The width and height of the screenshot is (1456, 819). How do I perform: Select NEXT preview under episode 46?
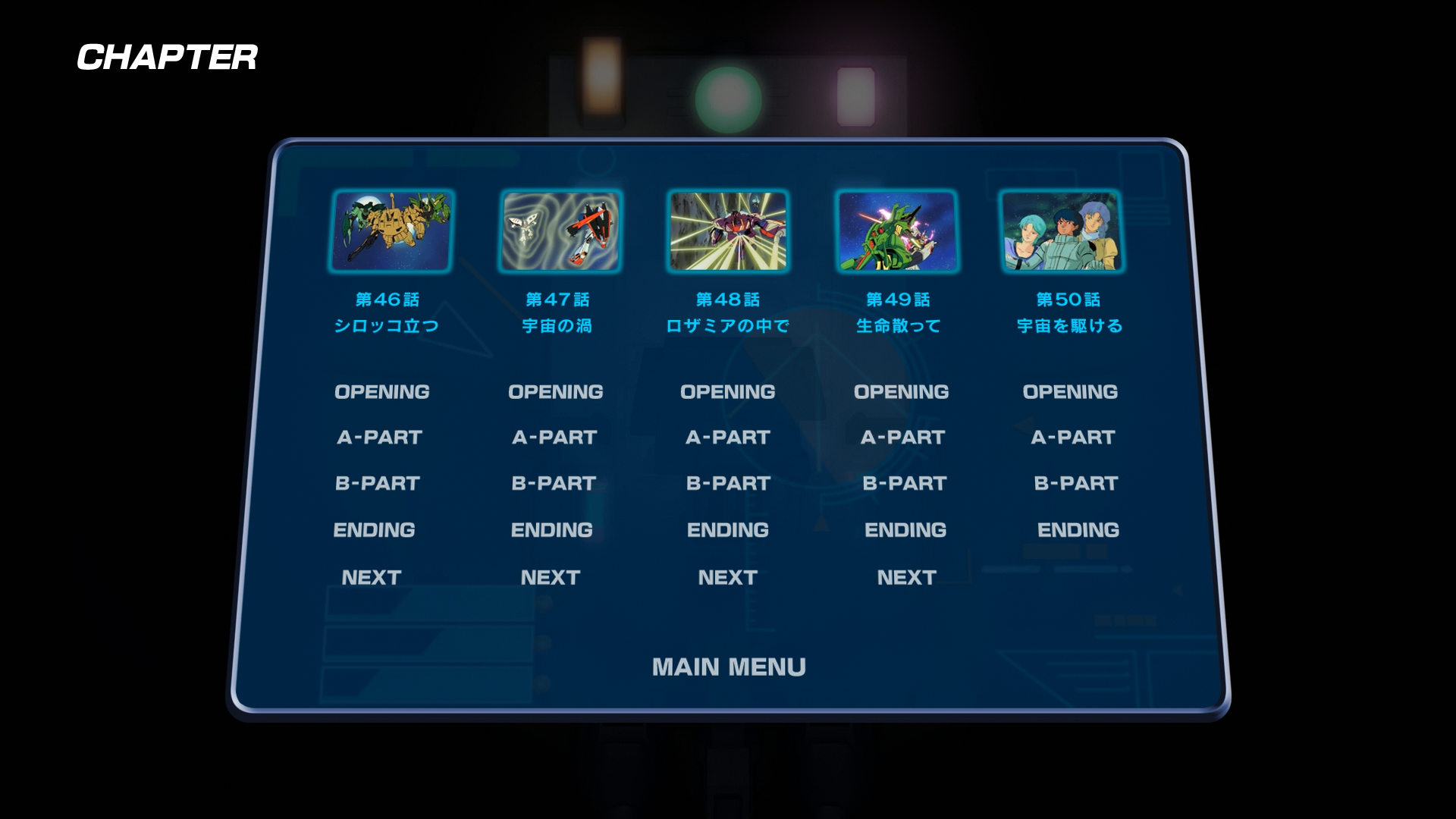[x=372, y=578]
